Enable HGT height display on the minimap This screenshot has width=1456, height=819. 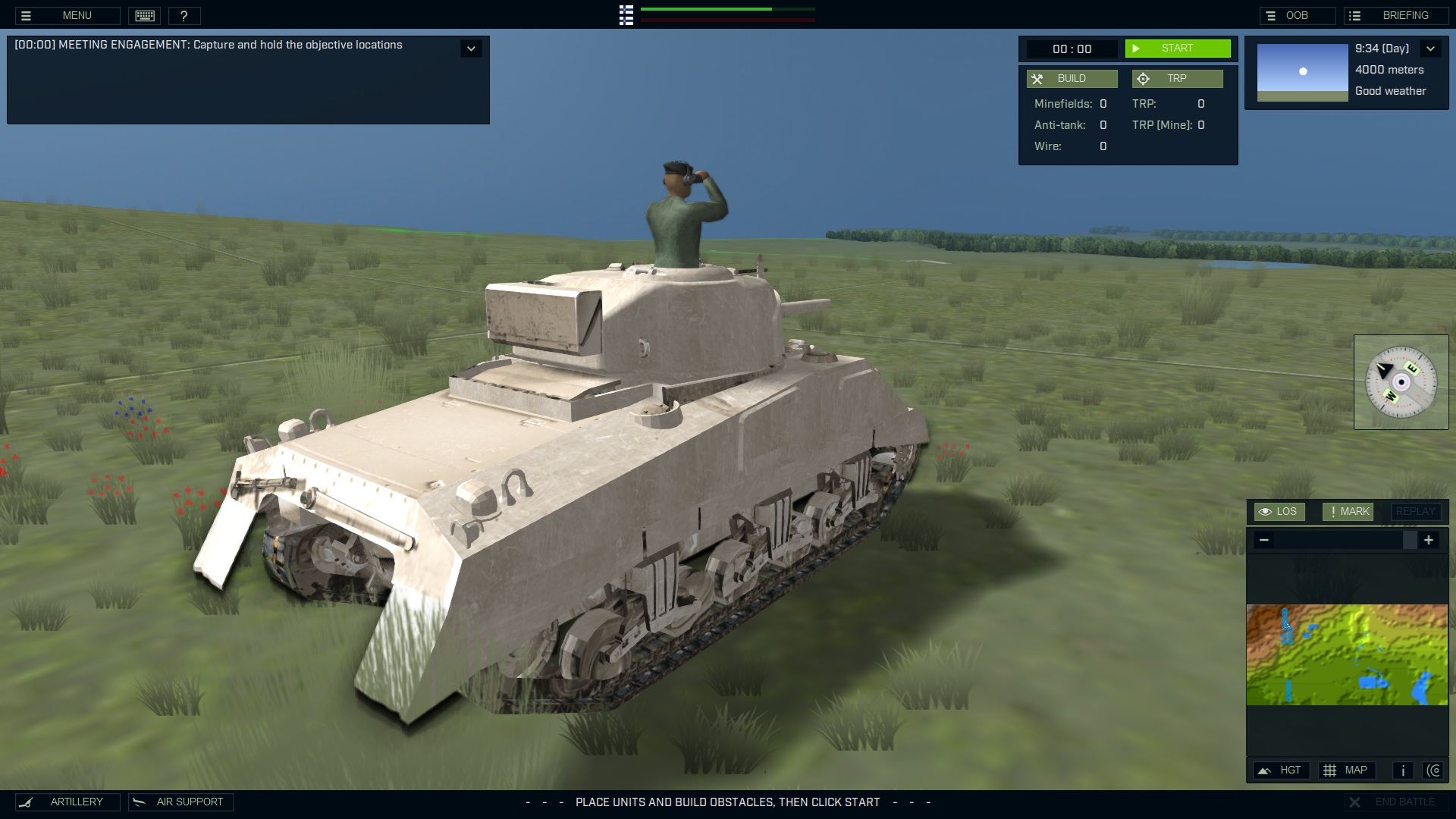(x=1282, y=770)
